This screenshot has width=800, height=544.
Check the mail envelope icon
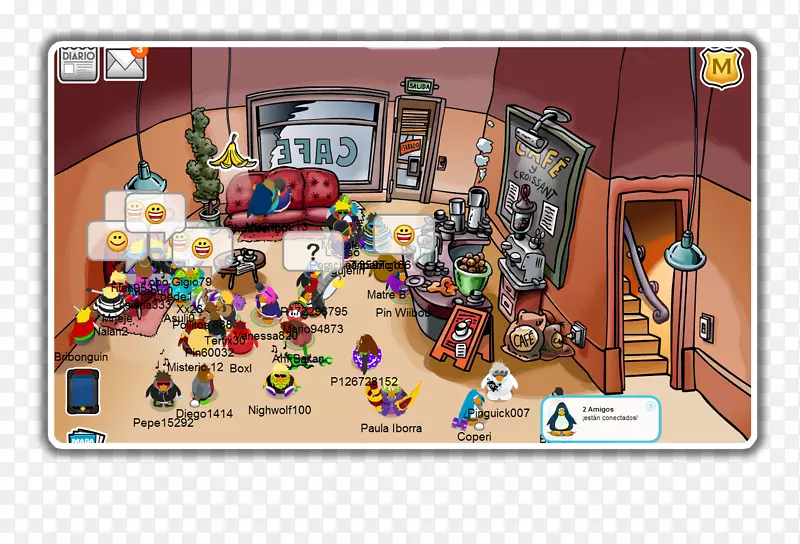(125, 63)
